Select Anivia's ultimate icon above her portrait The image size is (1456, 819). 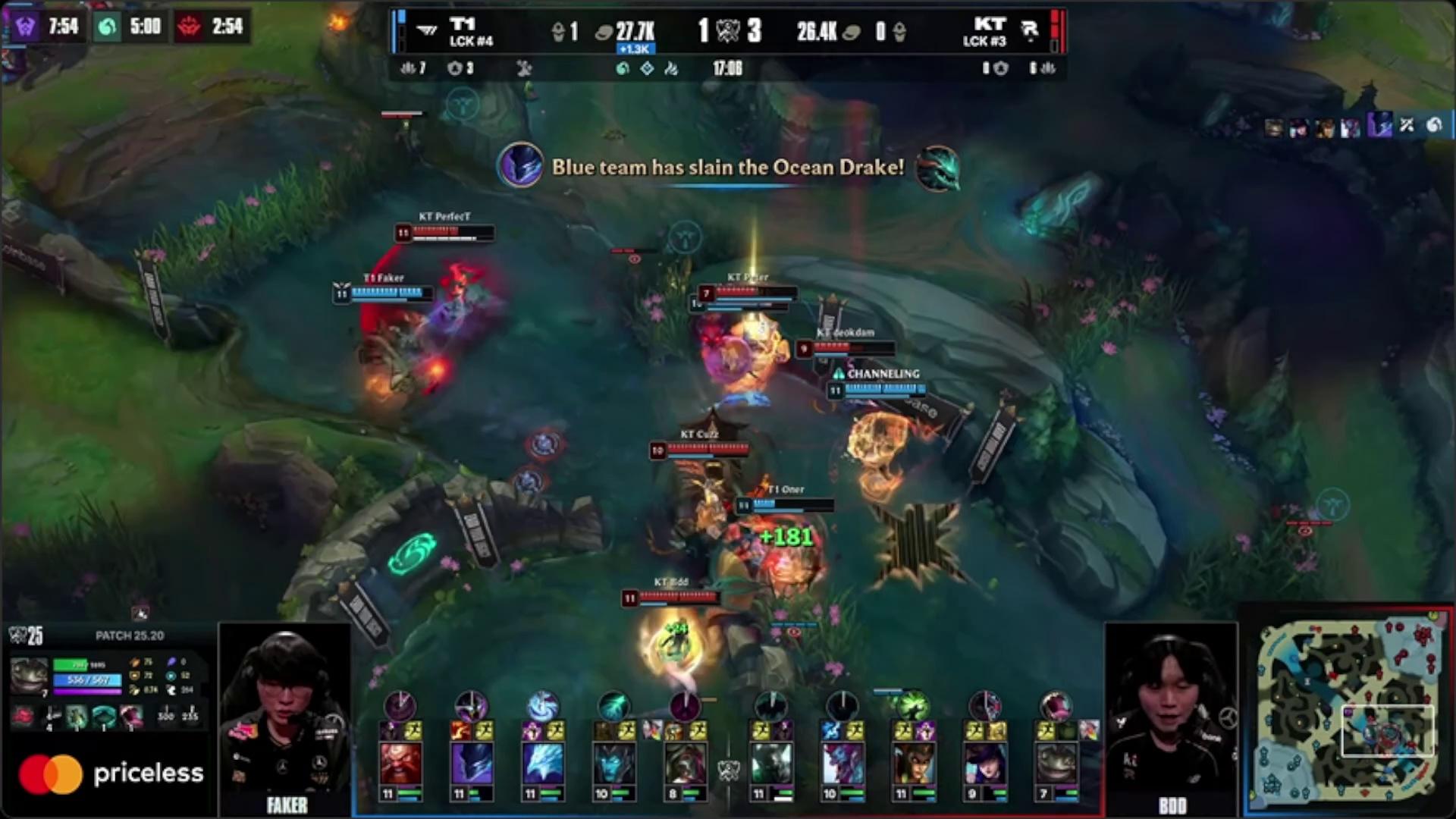pos(542,705)
